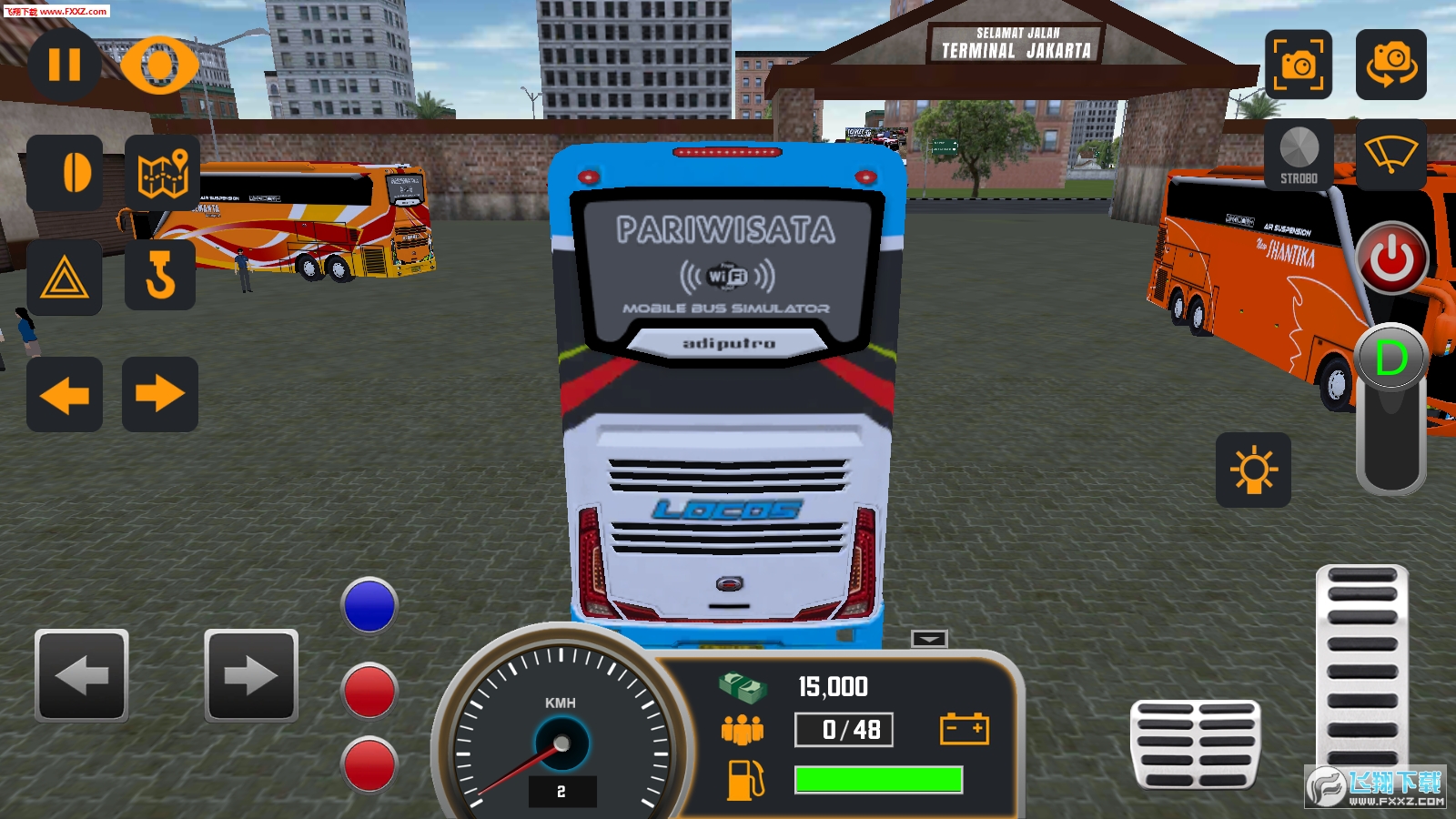Toggle the orange eye view button
The width and height of the screenshot is (1456, 819).
pyautogui.click(x=159, y=65)
